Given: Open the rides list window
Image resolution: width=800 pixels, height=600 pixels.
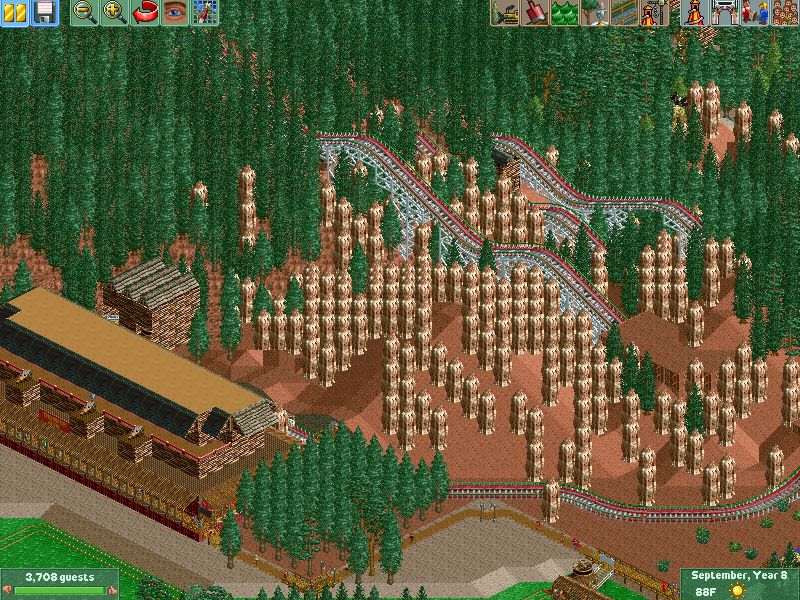Looking at the screenshot, I should [x=691, y=12].
